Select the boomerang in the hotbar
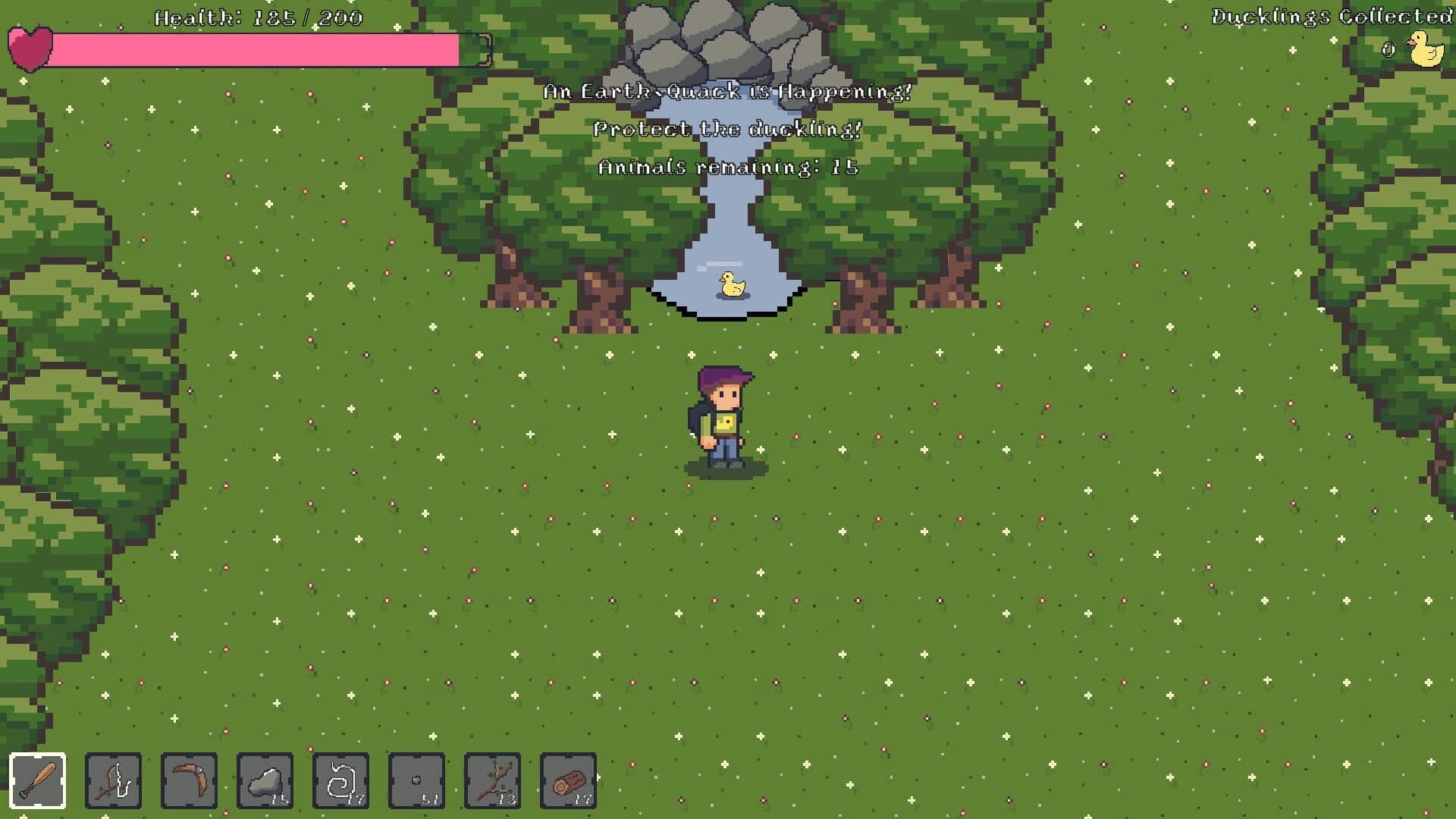Viewport: 1456px width, 819px height. 188,781
